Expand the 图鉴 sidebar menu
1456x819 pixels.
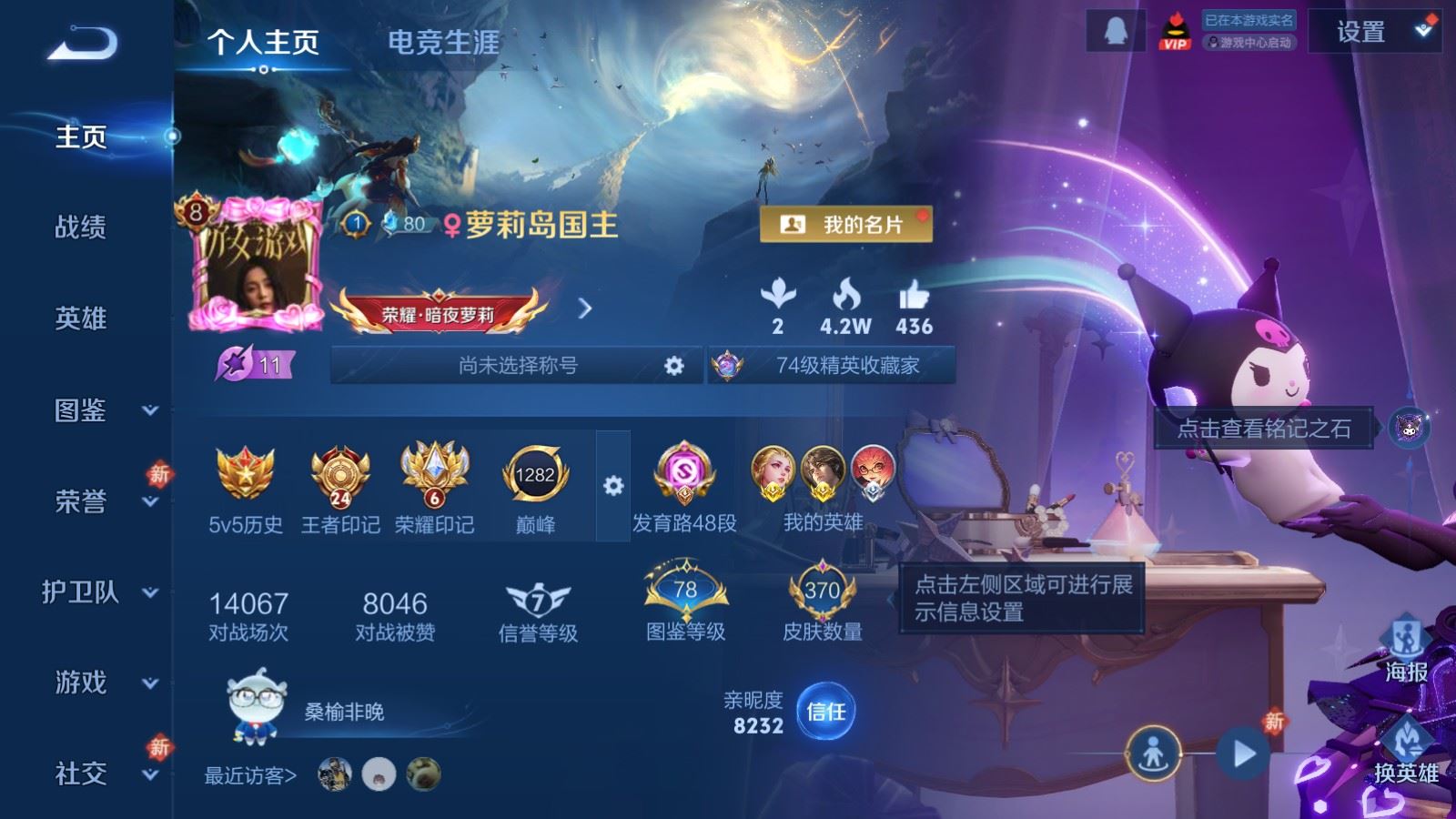[82, 411]
